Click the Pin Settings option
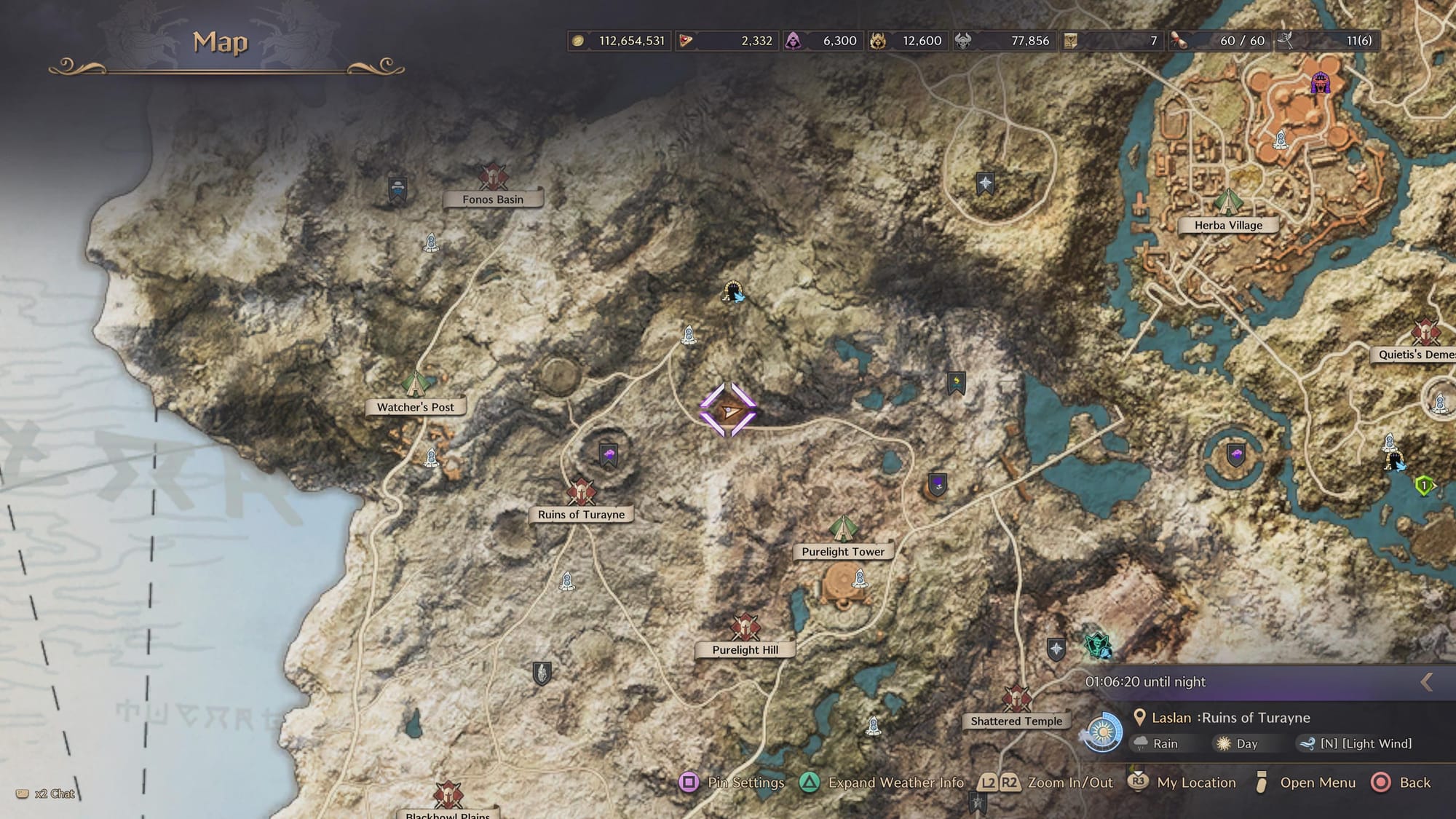The height and width of the screenshot is (819, 1456). tap(732, 783)
